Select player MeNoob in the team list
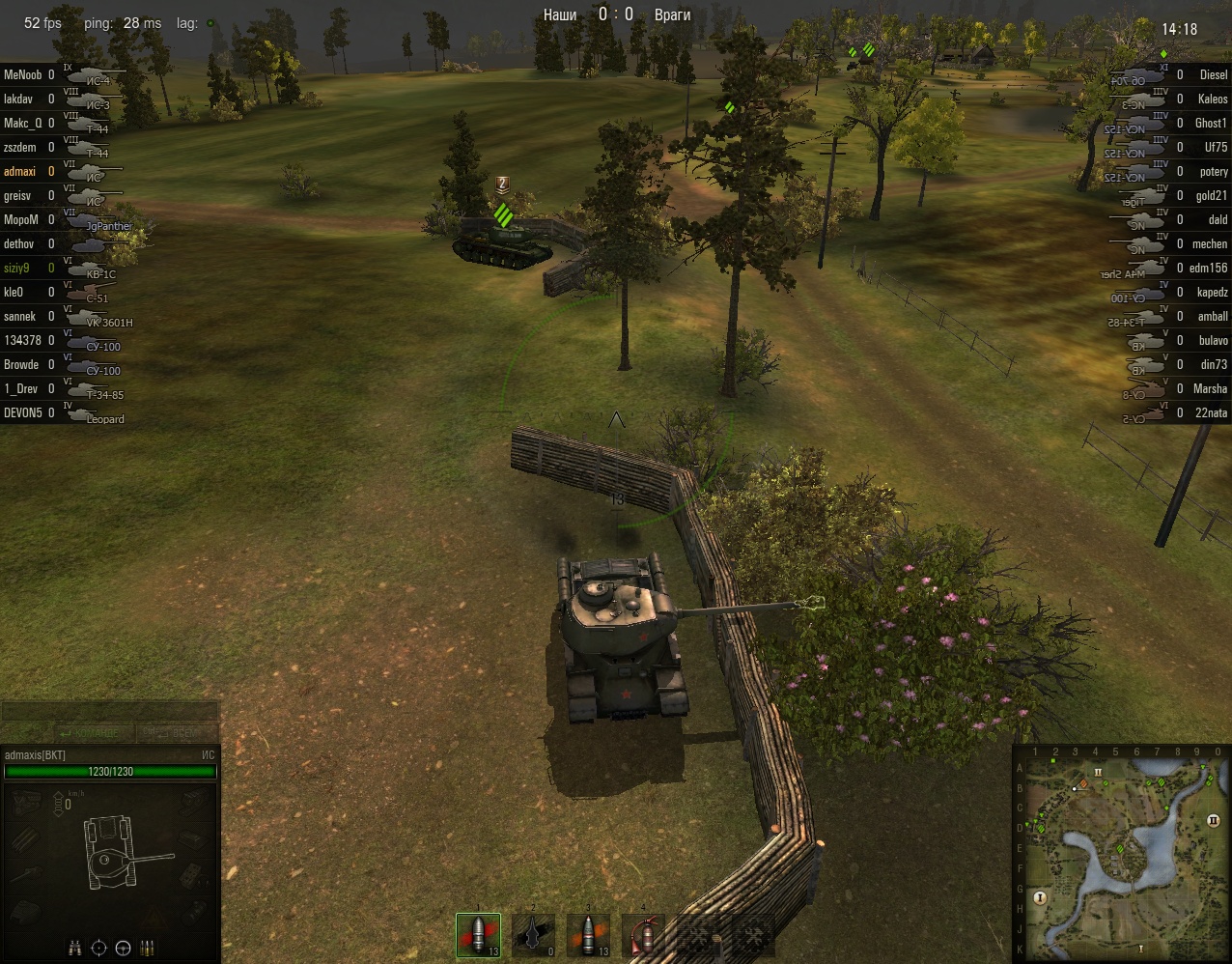This screenshot has width=1232, height=964. 23,74
